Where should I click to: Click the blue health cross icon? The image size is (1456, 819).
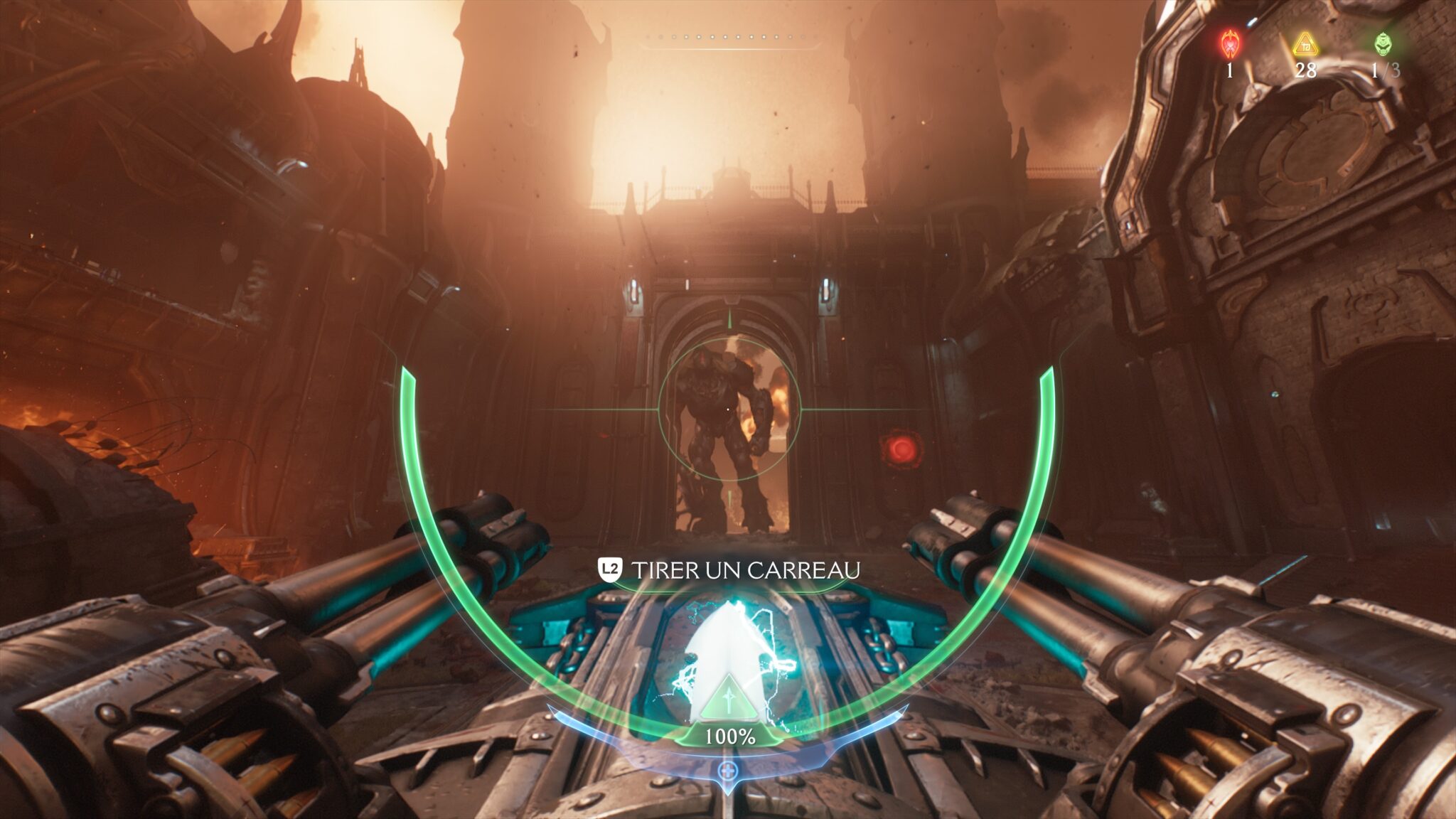pyautogui.click(x=727, y=770)
